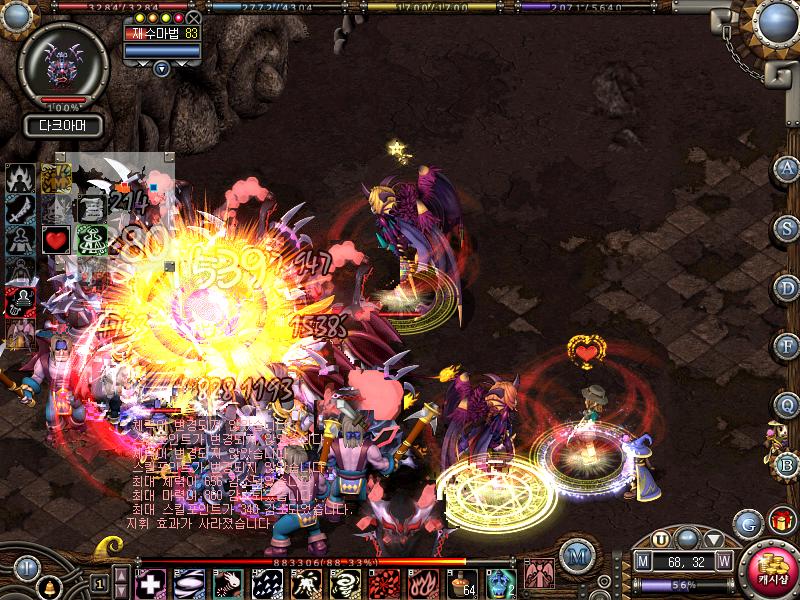Click the round S shortcut button

point(787,228)
